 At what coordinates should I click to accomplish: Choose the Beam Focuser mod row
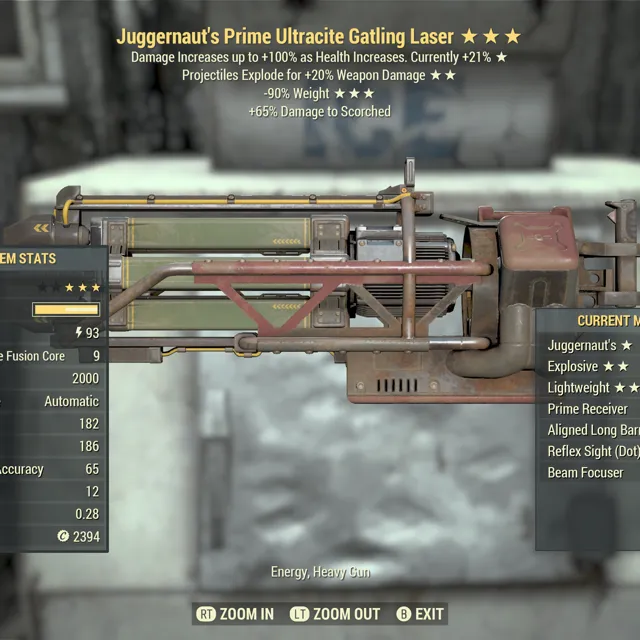tap(589, 472)
